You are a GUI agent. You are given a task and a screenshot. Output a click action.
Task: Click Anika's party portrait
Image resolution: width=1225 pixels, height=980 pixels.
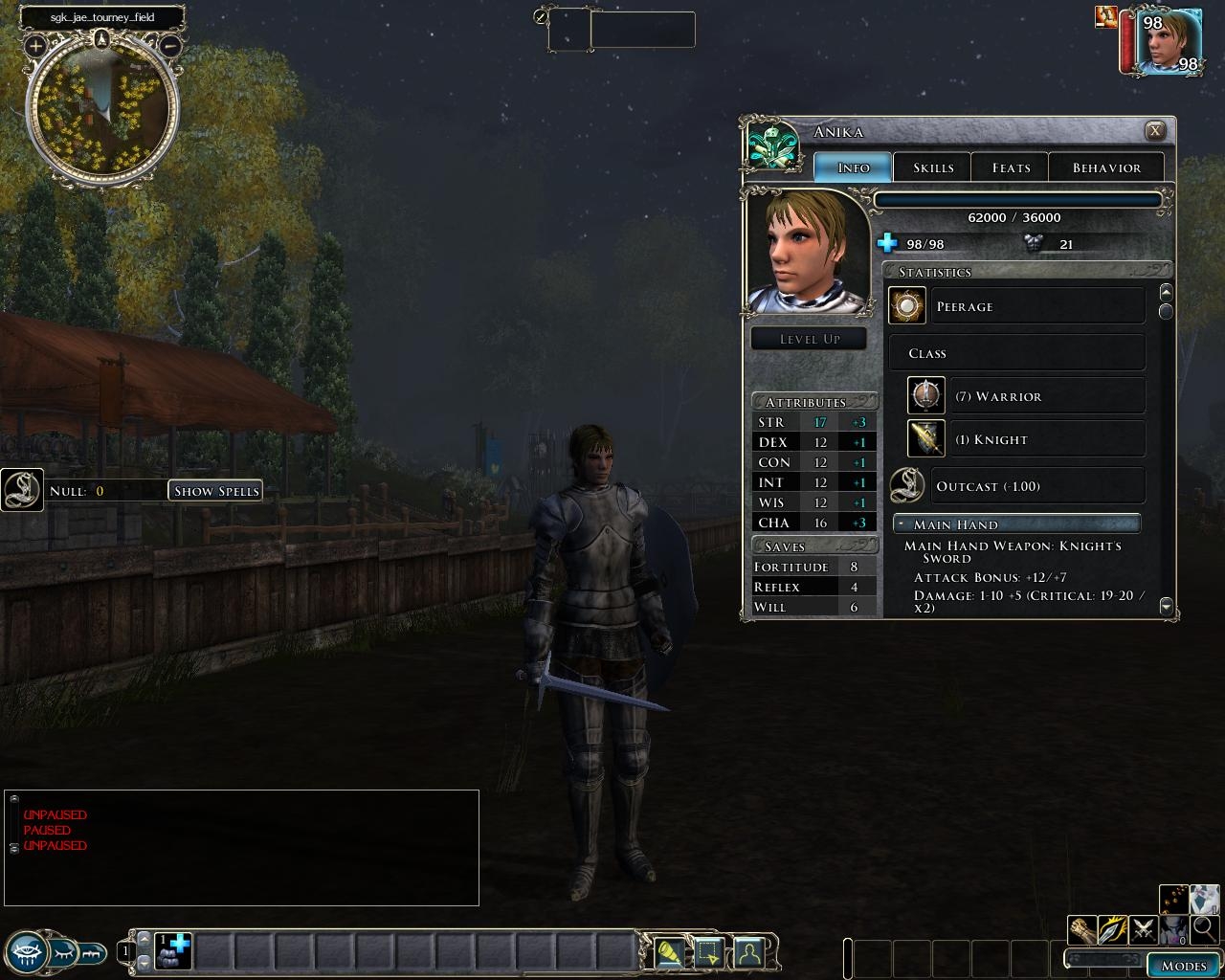[1167, 41]
